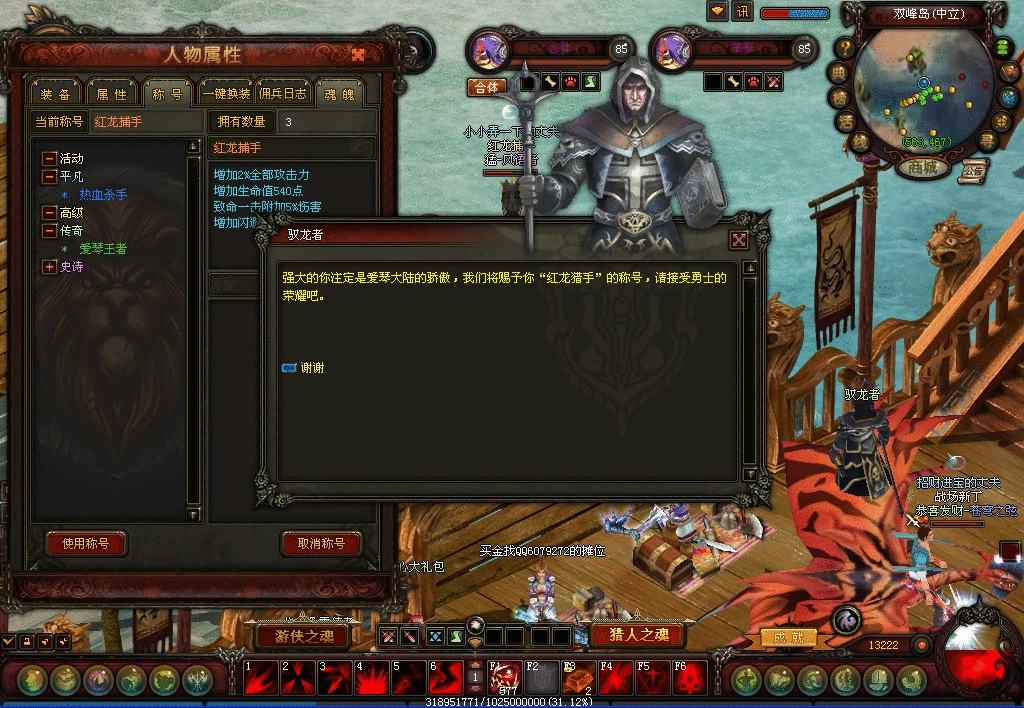
Task: Choose the 爱琴王者 title
Action: pyautogui.click(x=103, y=249)
